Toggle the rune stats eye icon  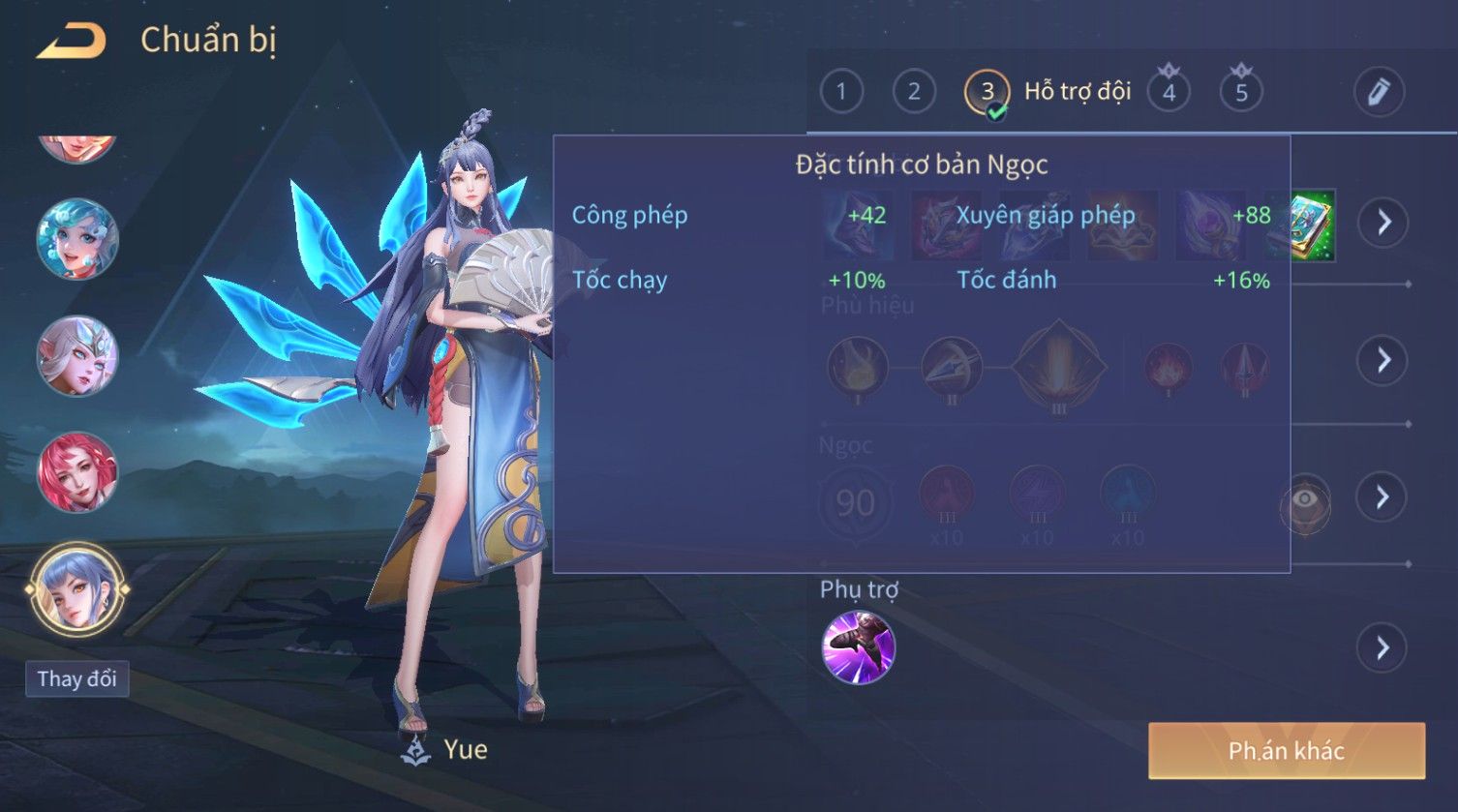1305,500
